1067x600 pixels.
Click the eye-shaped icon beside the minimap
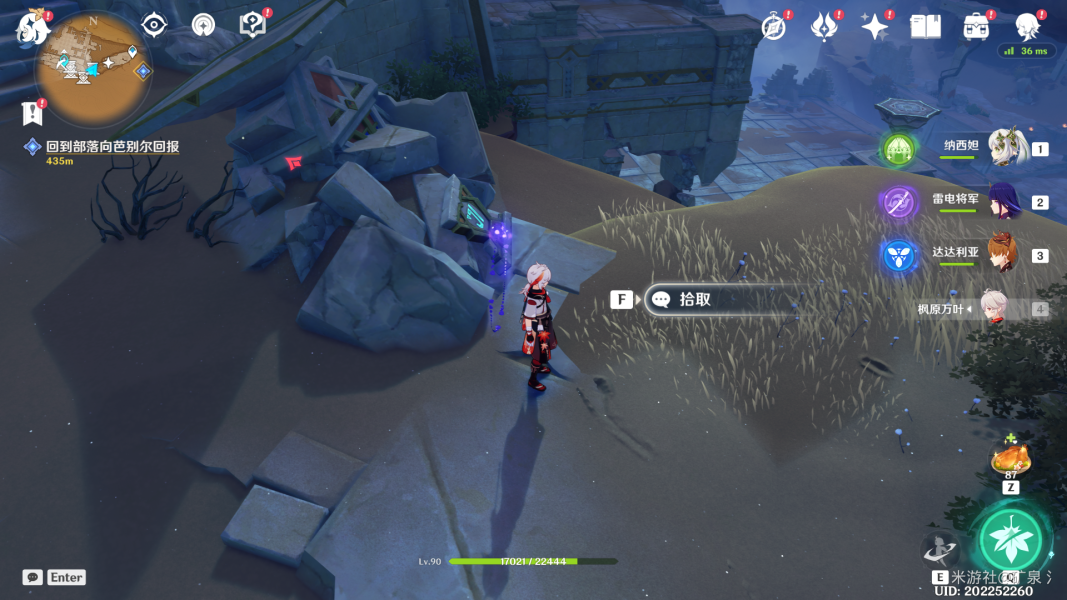click(x=154, y=25)
